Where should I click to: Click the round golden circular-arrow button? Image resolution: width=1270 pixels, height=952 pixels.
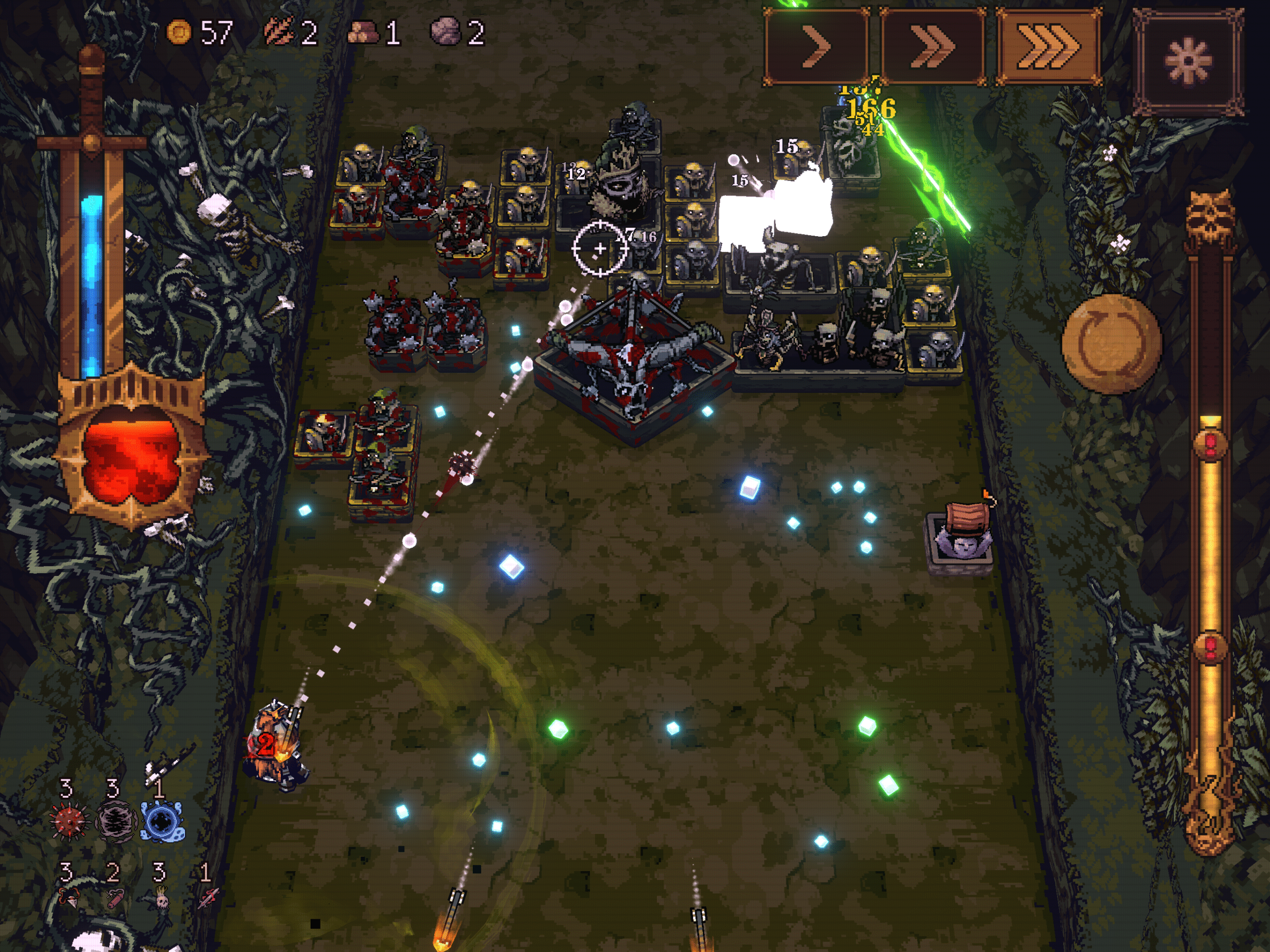pos(1111,344)
